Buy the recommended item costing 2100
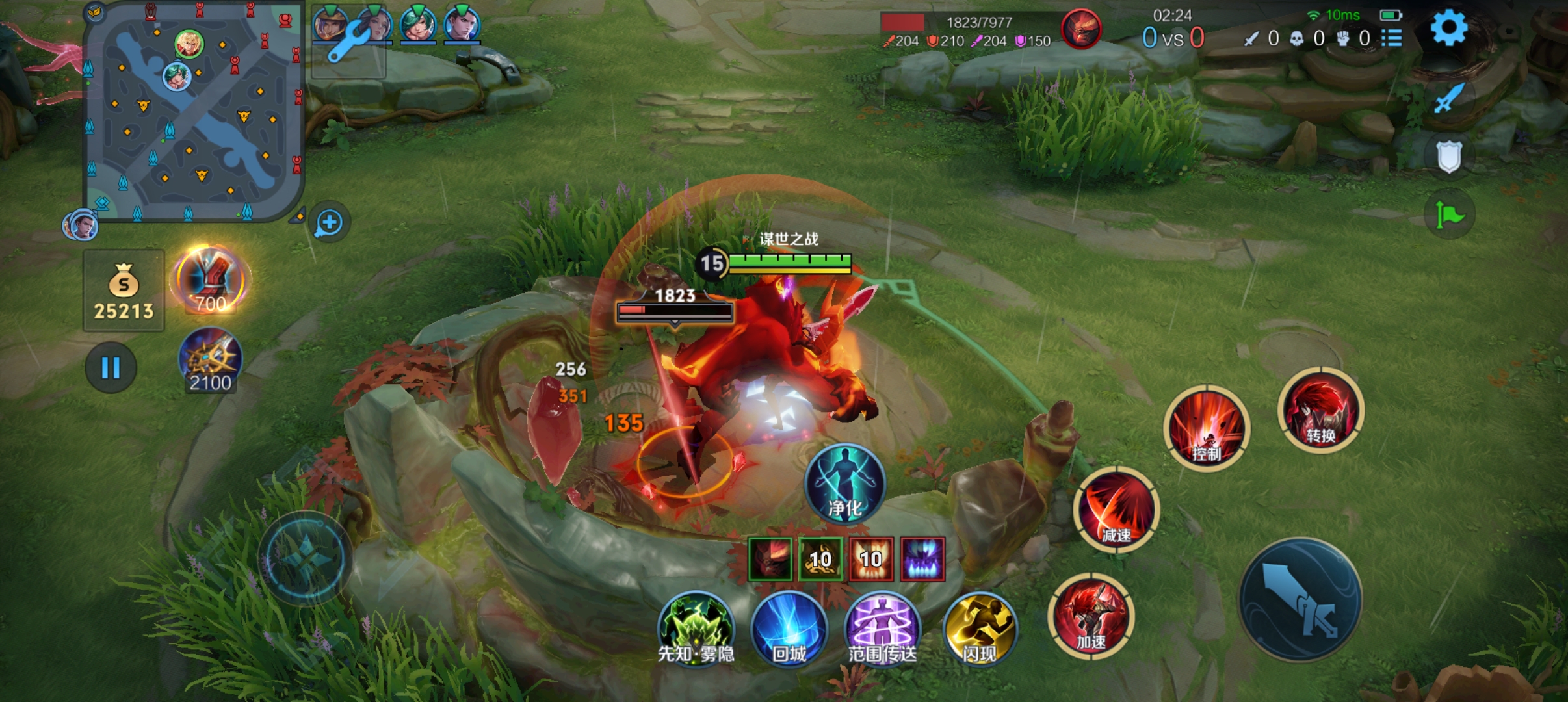 (x=210, y=360)
